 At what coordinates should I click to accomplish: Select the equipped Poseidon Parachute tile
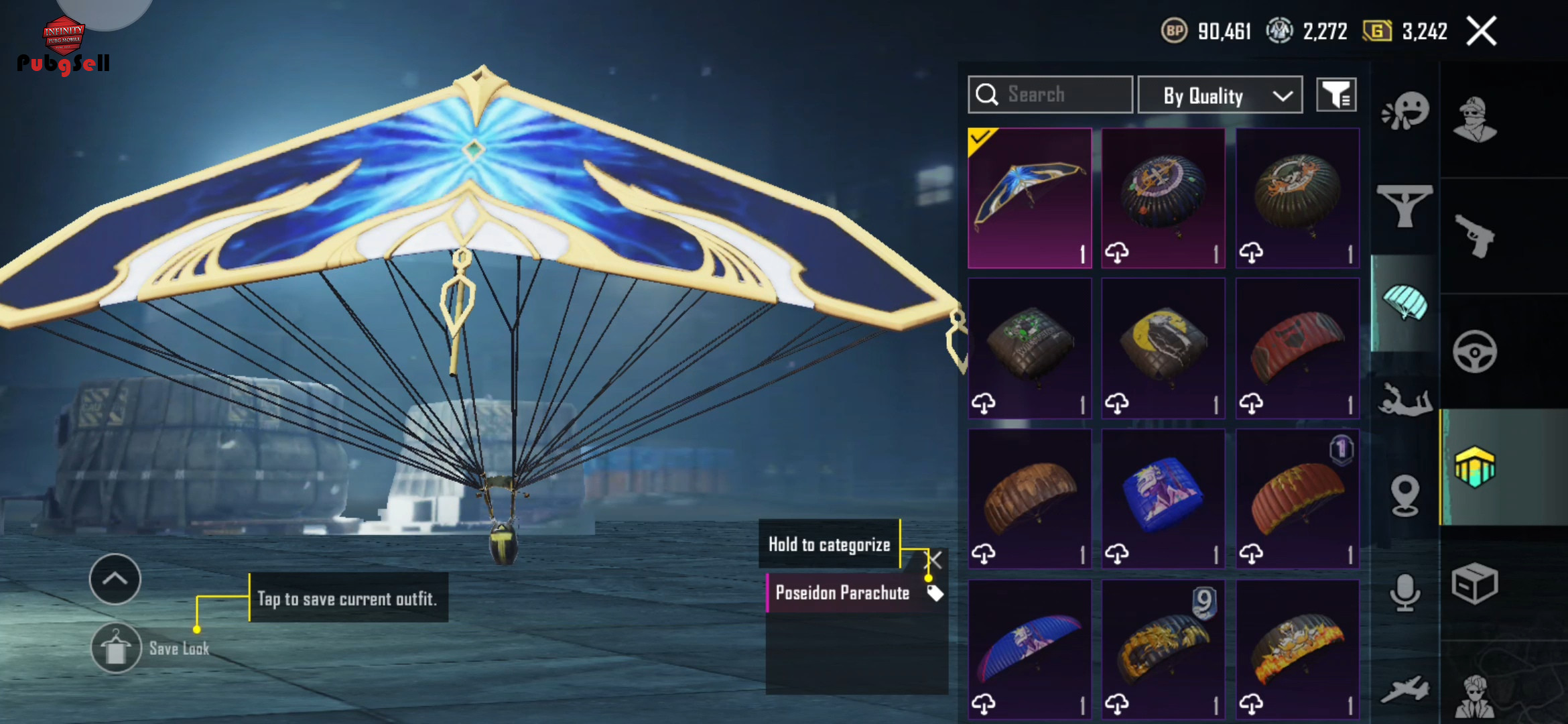coord(1030,198)
